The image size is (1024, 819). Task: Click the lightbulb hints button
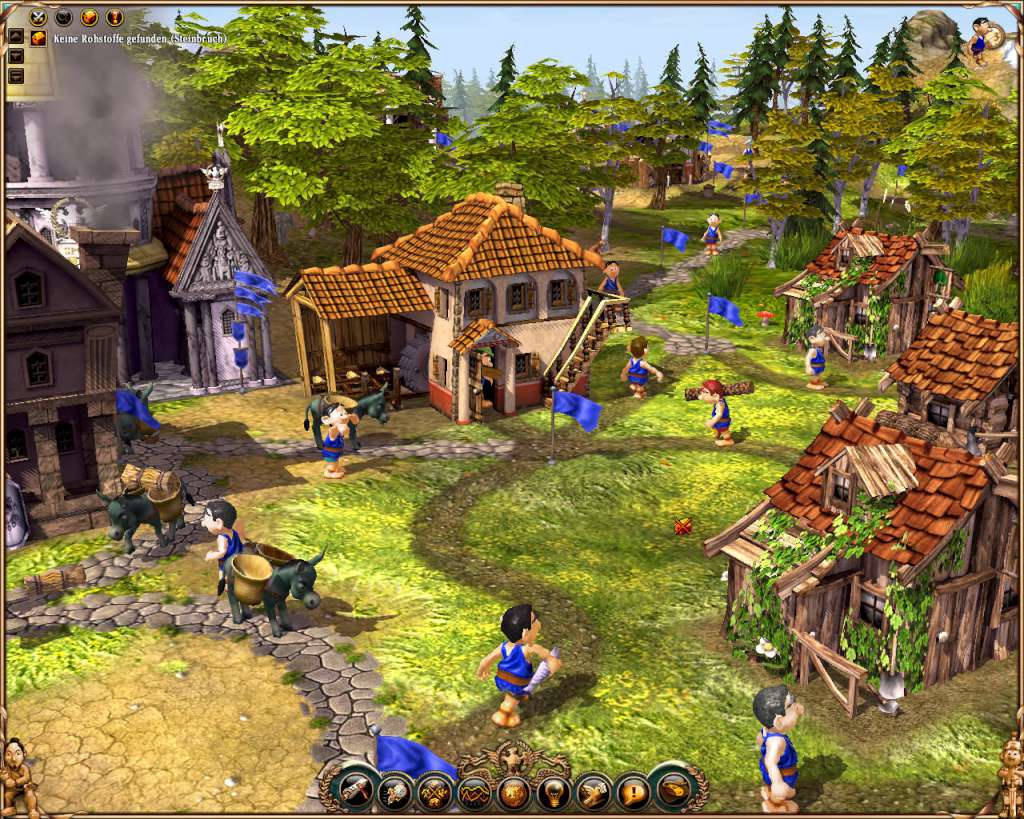(x=553, y=793)
